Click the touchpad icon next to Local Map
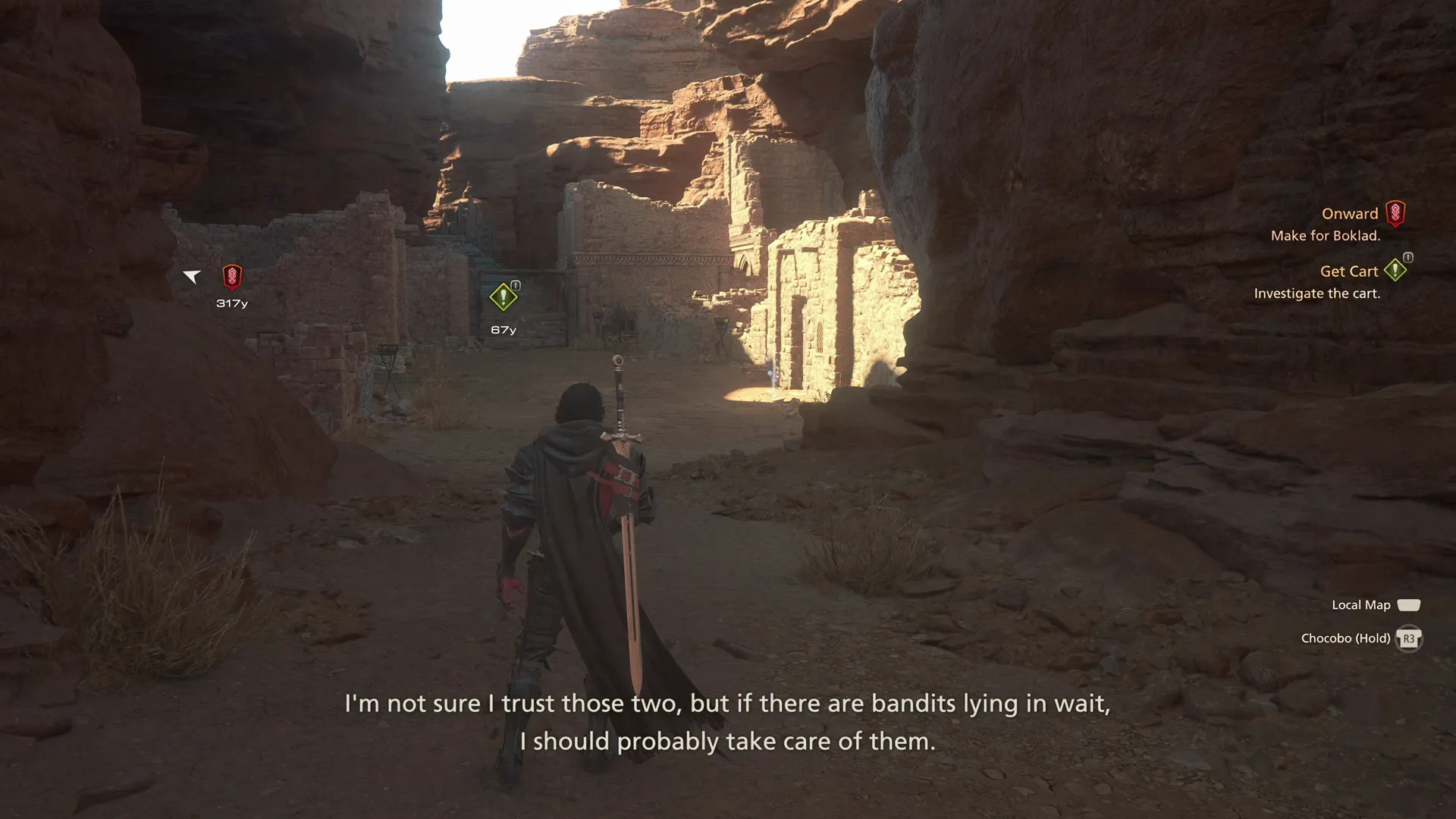The image size is (1456, 819). [1409, 604]
